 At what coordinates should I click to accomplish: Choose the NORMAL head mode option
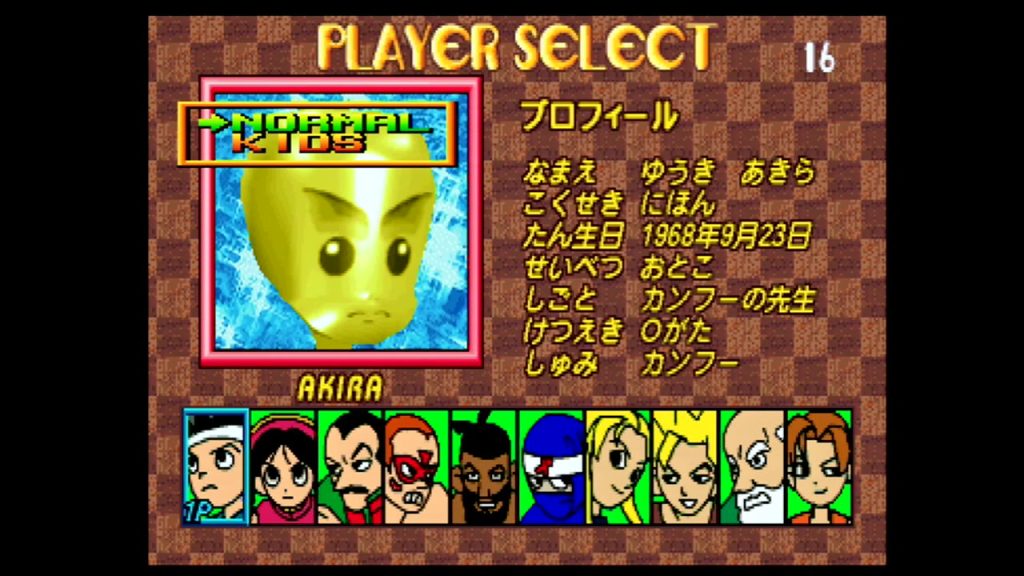330,122
